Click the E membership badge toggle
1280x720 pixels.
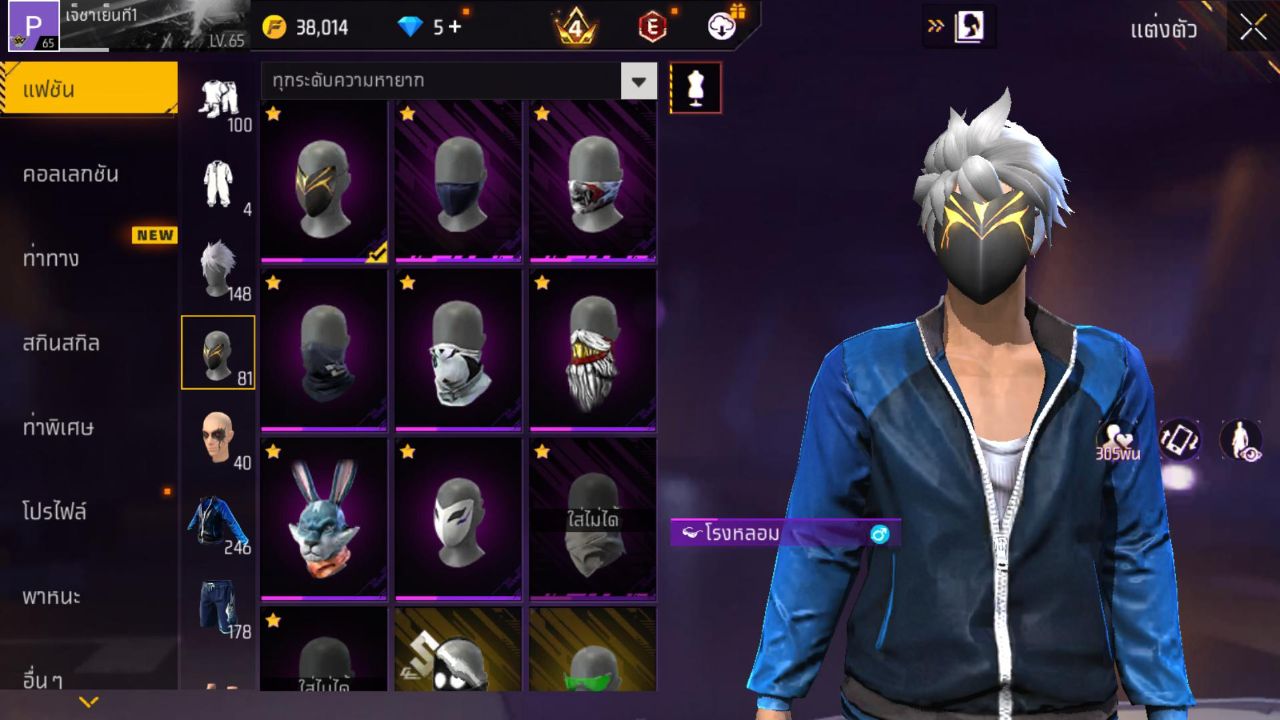pyautogui.click(x=653, y=25)
